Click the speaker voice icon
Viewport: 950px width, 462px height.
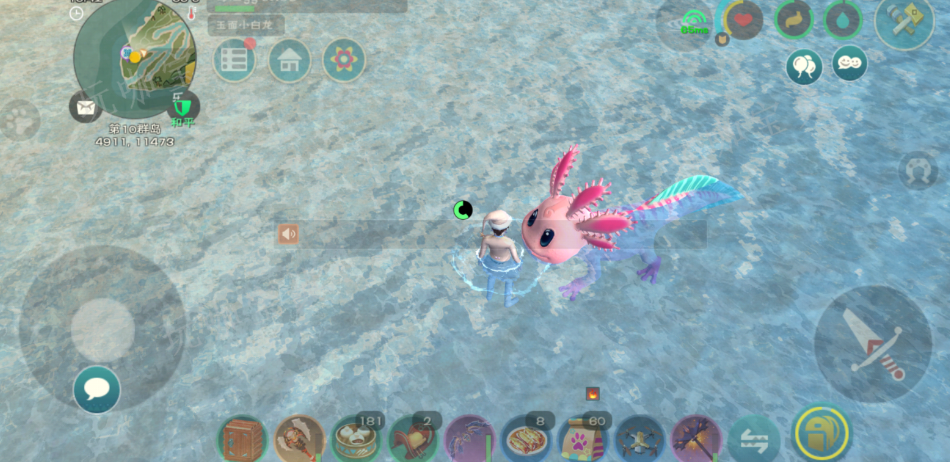[x=289, y=234]
